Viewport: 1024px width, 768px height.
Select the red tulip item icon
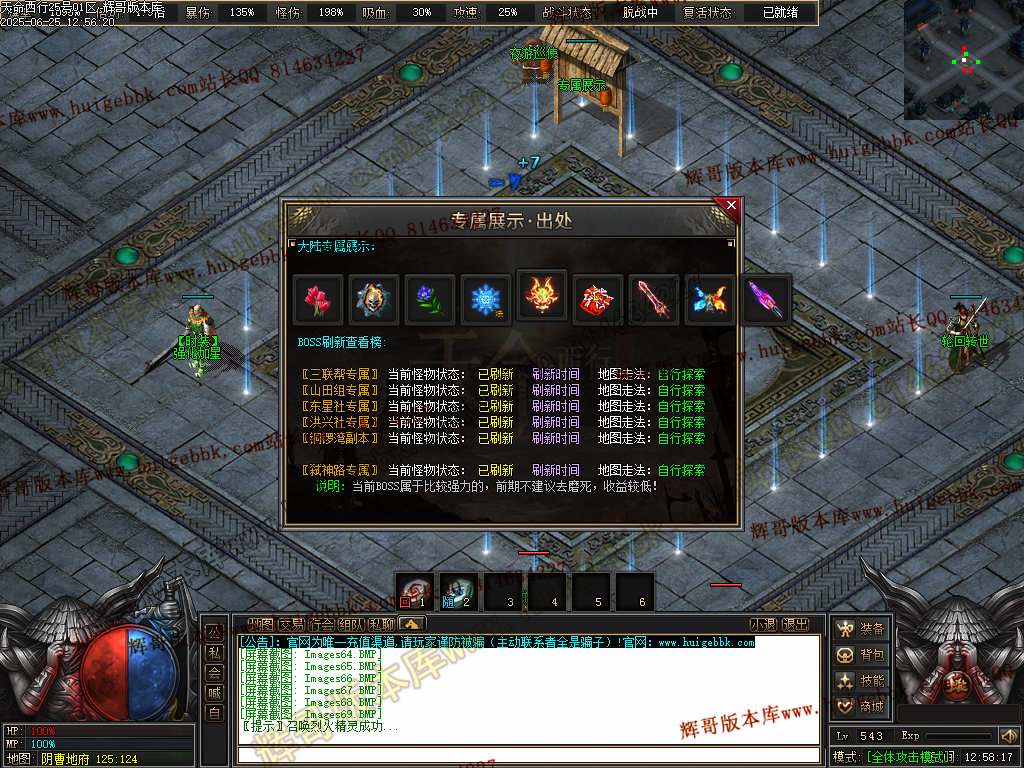(319, 299)
